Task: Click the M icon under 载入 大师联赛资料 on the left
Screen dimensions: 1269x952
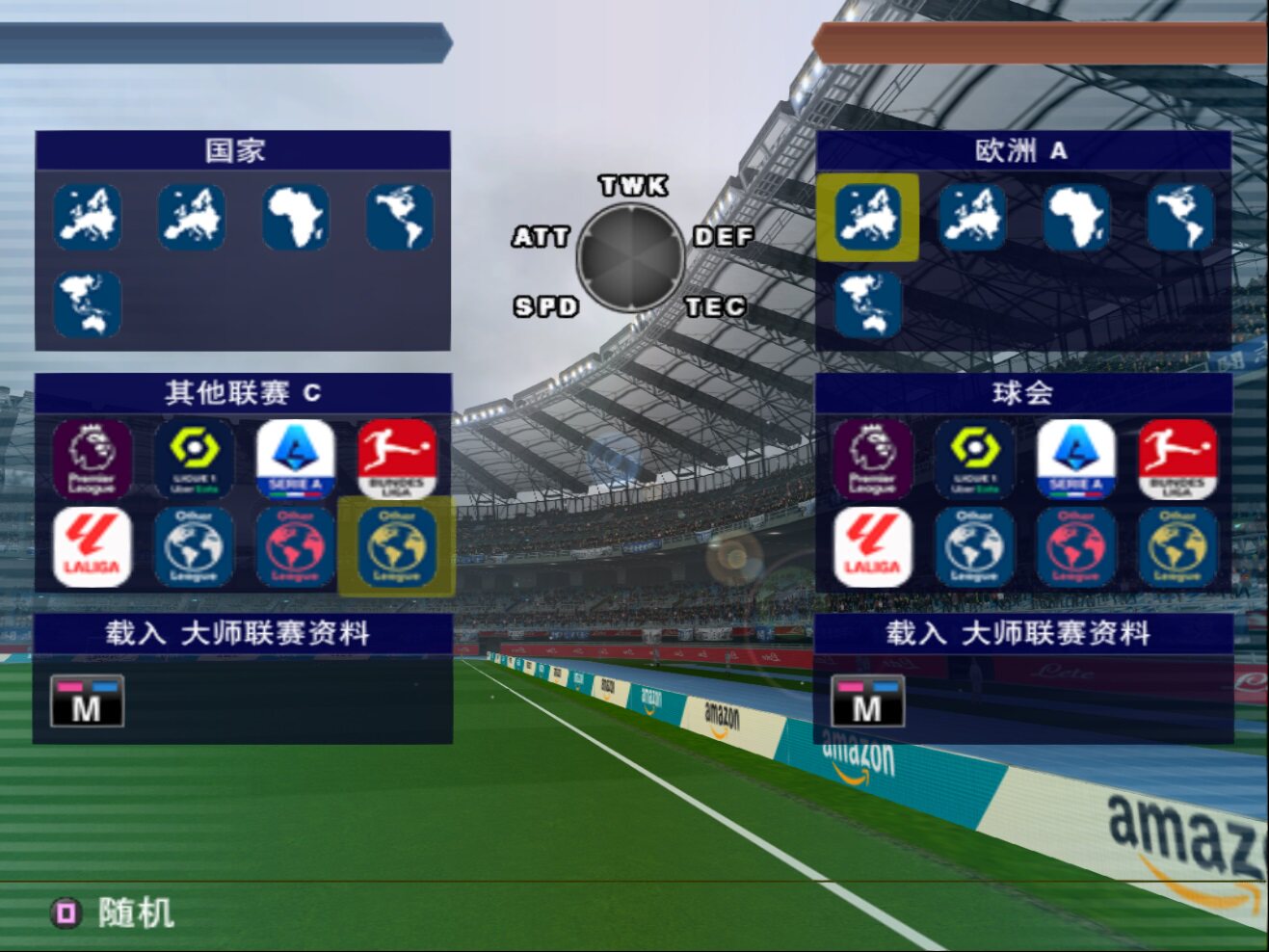Action: [x=87, y=702]
